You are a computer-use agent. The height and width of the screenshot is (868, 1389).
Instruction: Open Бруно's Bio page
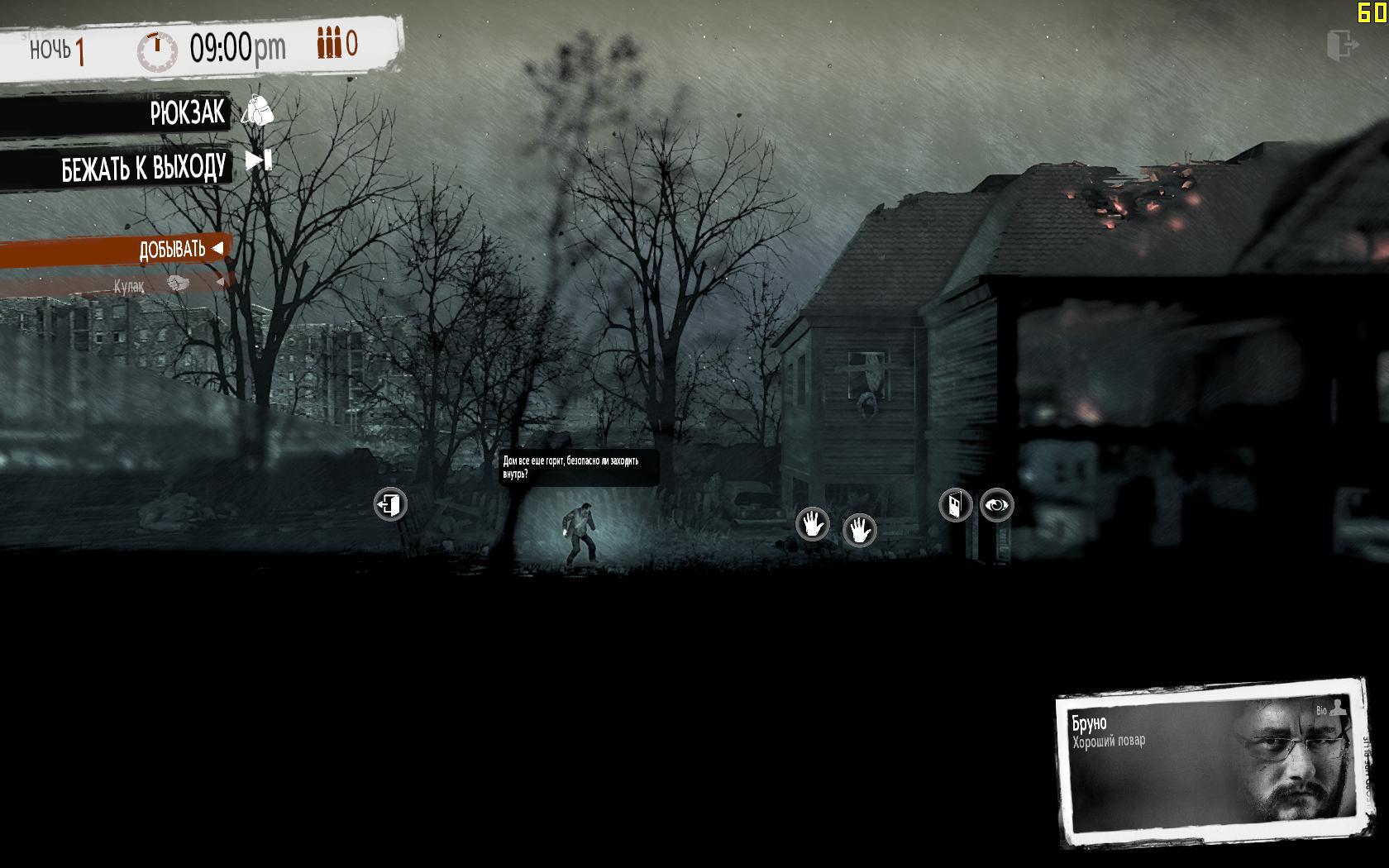[1330, 709]
